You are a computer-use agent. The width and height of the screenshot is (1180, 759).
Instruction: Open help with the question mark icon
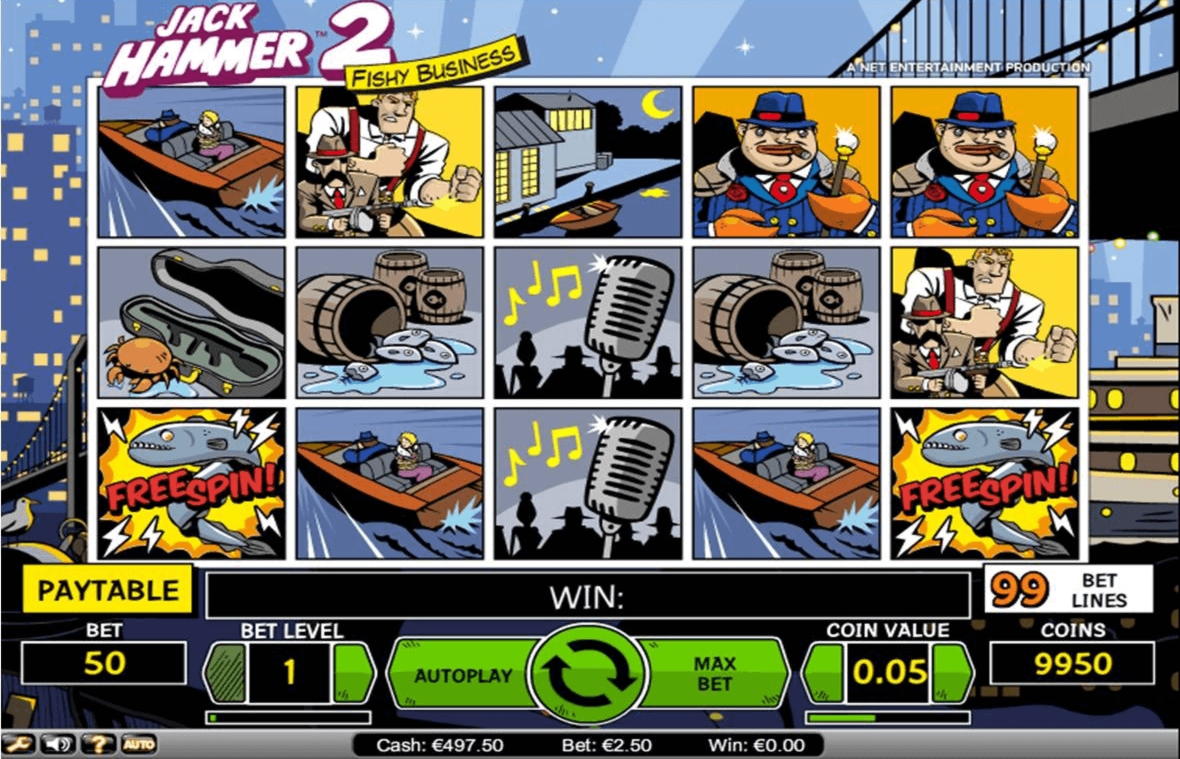pyautogui.click(x=97, y=744)
